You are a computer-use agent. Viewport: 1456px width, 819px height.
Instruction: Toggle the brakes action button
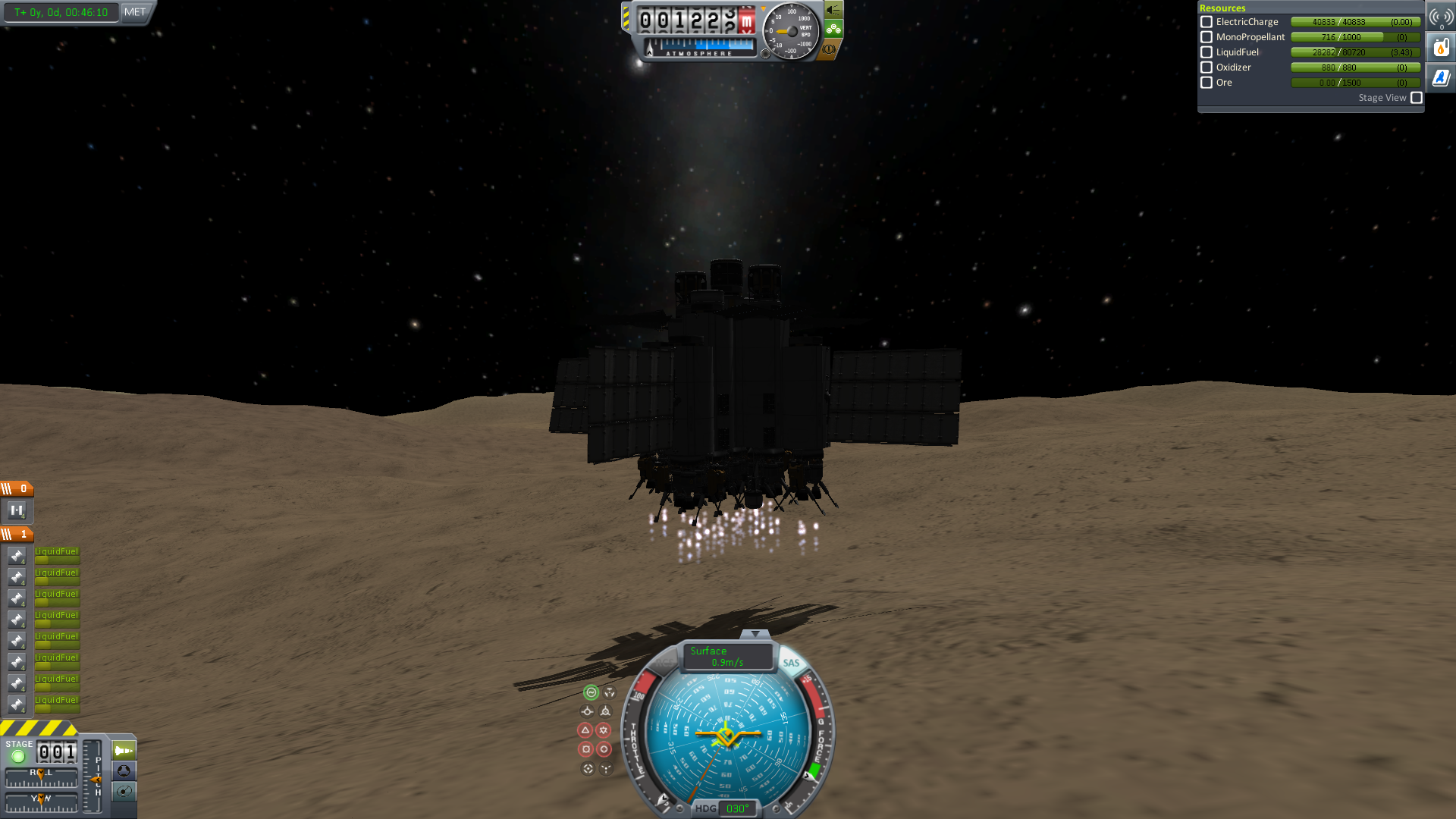click(829, 49)
